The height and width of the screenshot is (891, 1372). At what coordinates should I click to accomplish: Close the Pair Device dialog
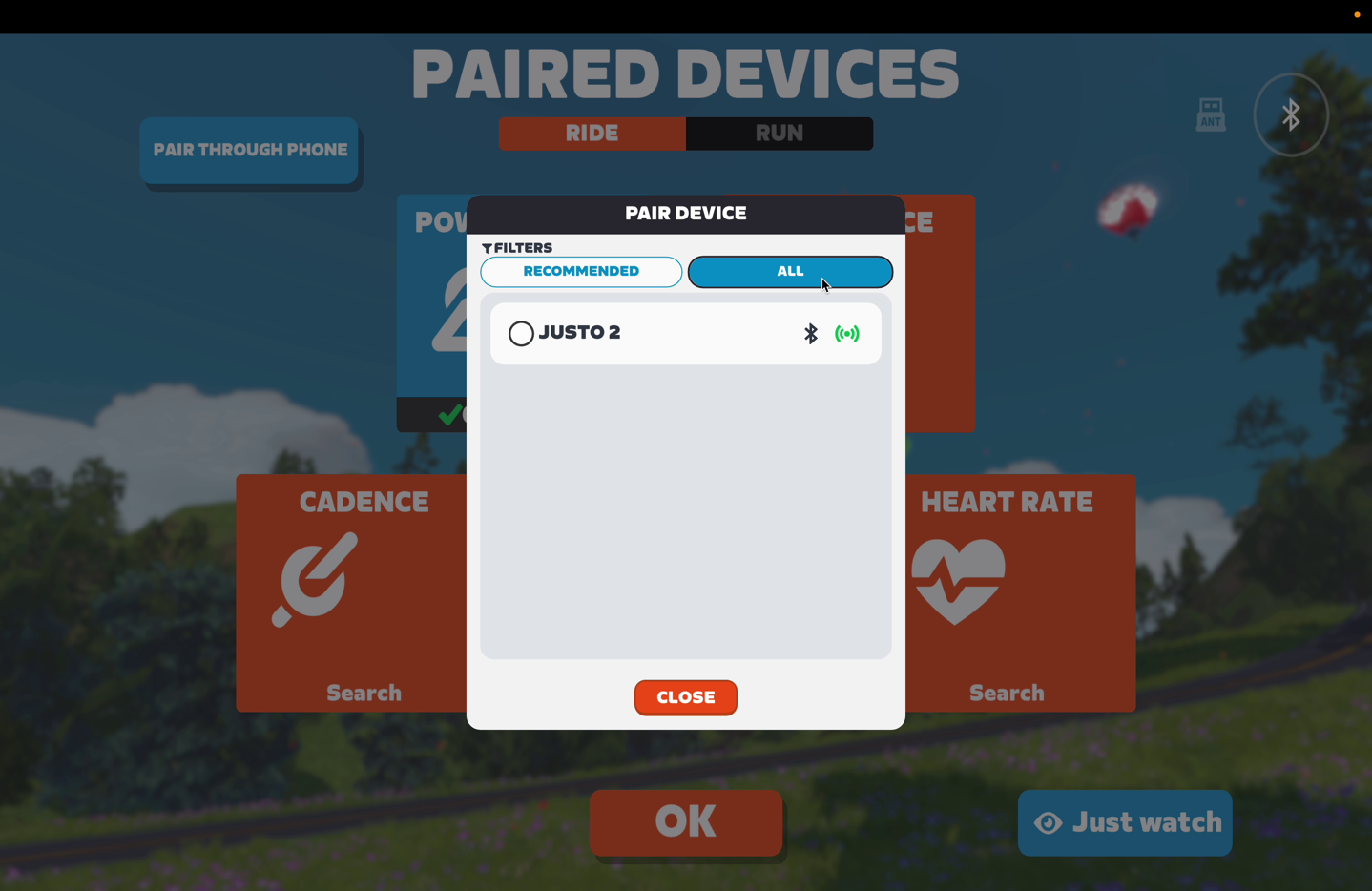[685, 697]
